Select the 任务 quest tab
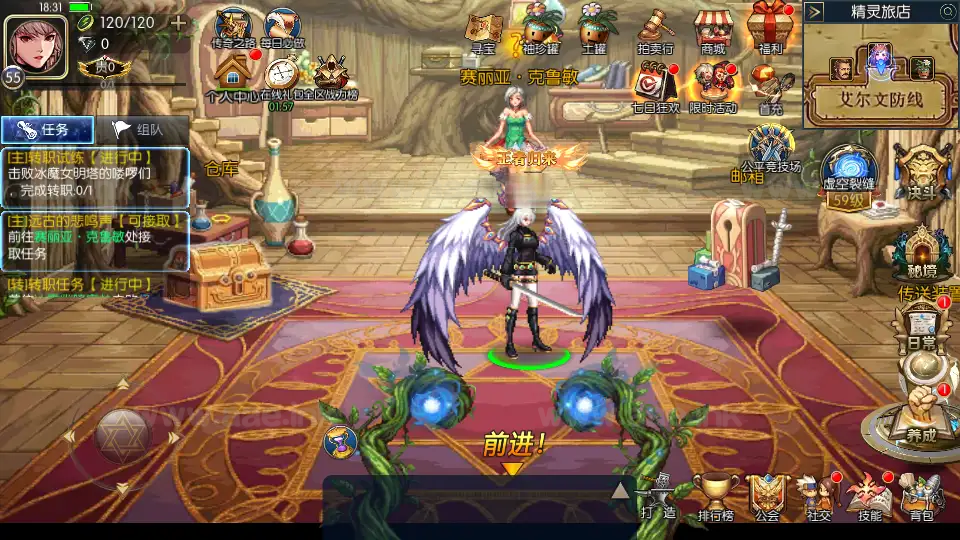Image resolution: width=960 pixels, height=540 pixels. point(48,129)
